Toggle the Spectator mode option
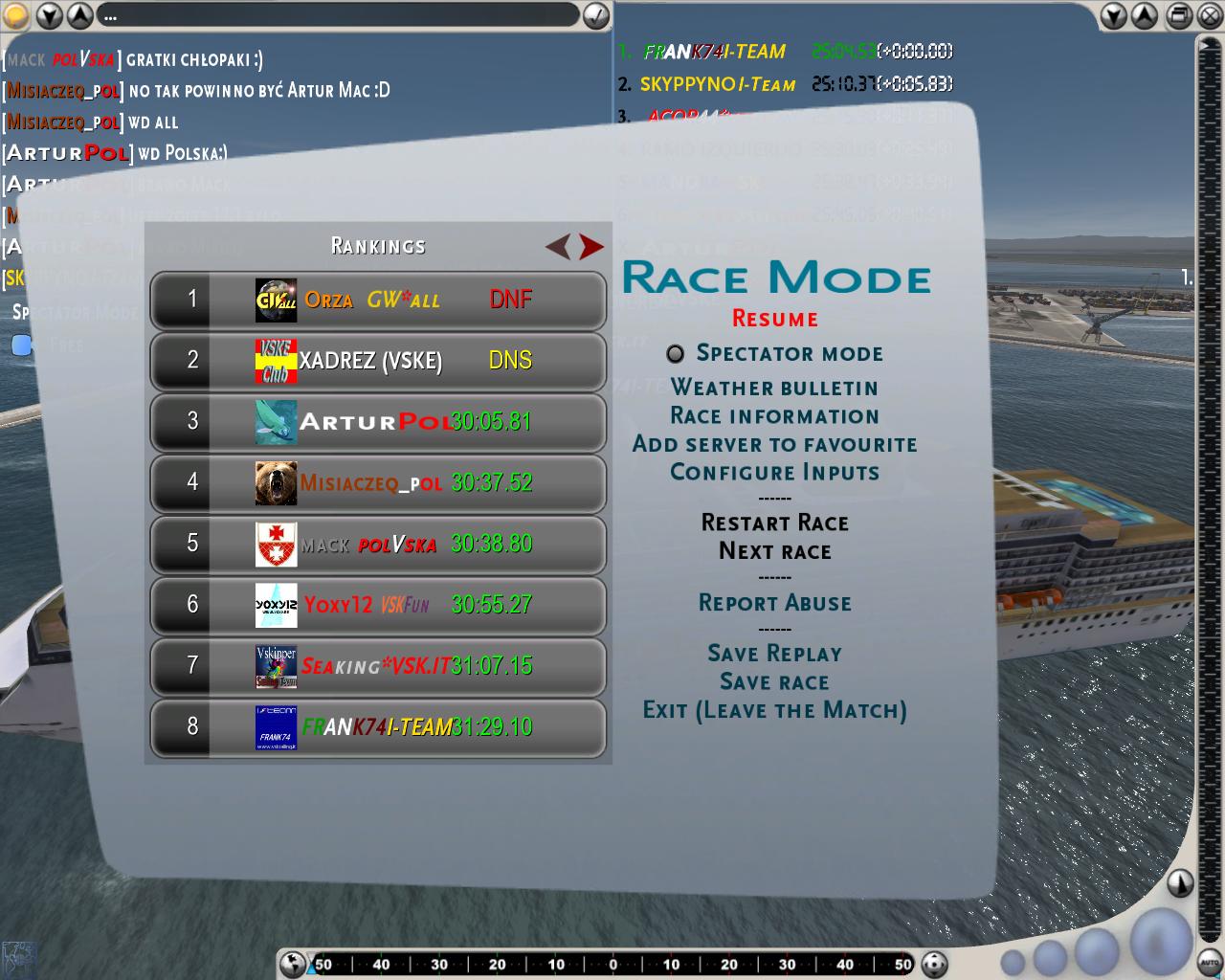1225x980 pixels. tap(676, 354)
